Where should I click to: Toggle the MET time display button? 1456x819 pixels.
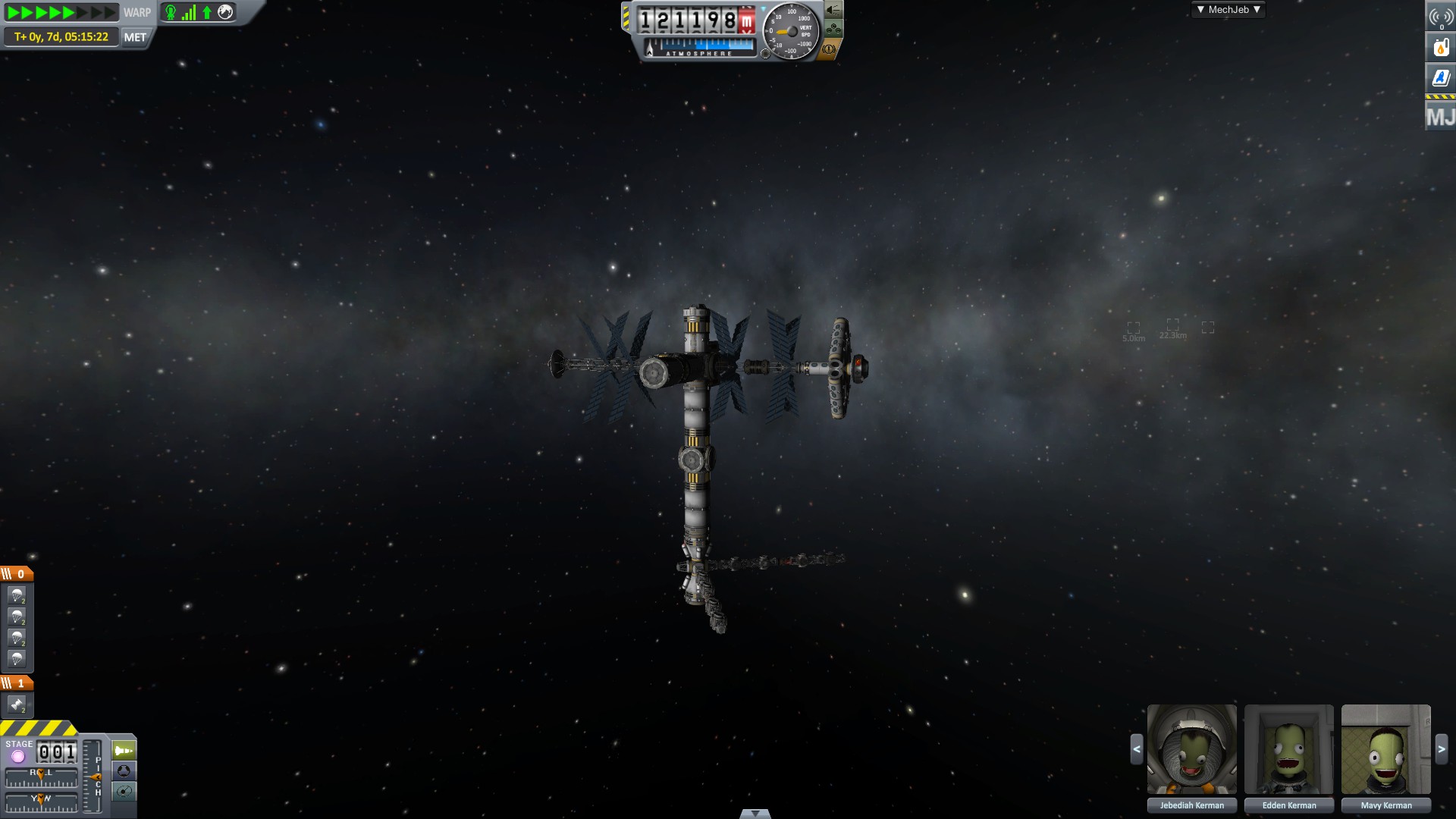tap(135, 37)
